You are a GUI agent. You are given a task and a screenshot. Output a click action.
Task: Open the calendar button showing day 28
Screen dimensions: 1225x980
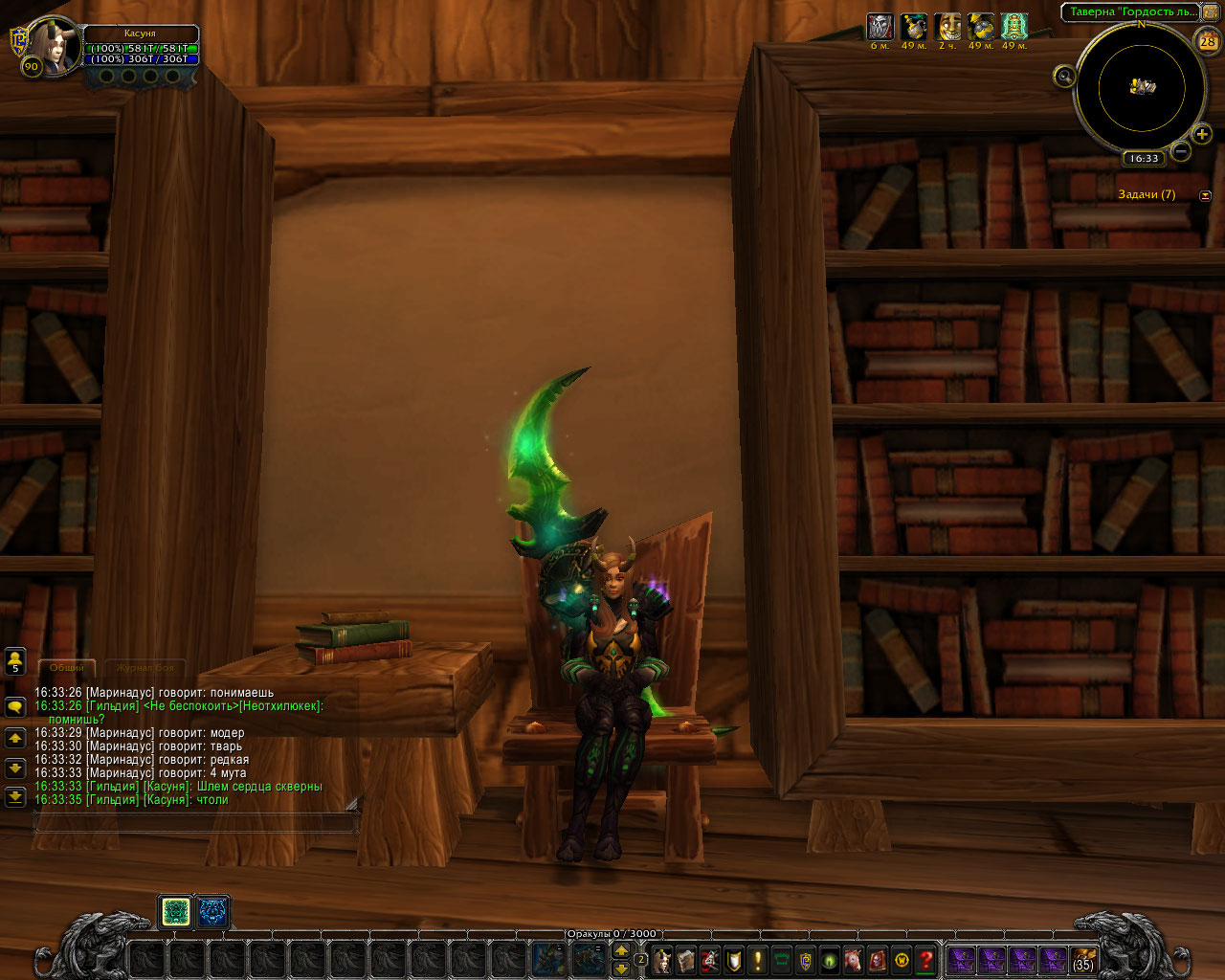1208,41
